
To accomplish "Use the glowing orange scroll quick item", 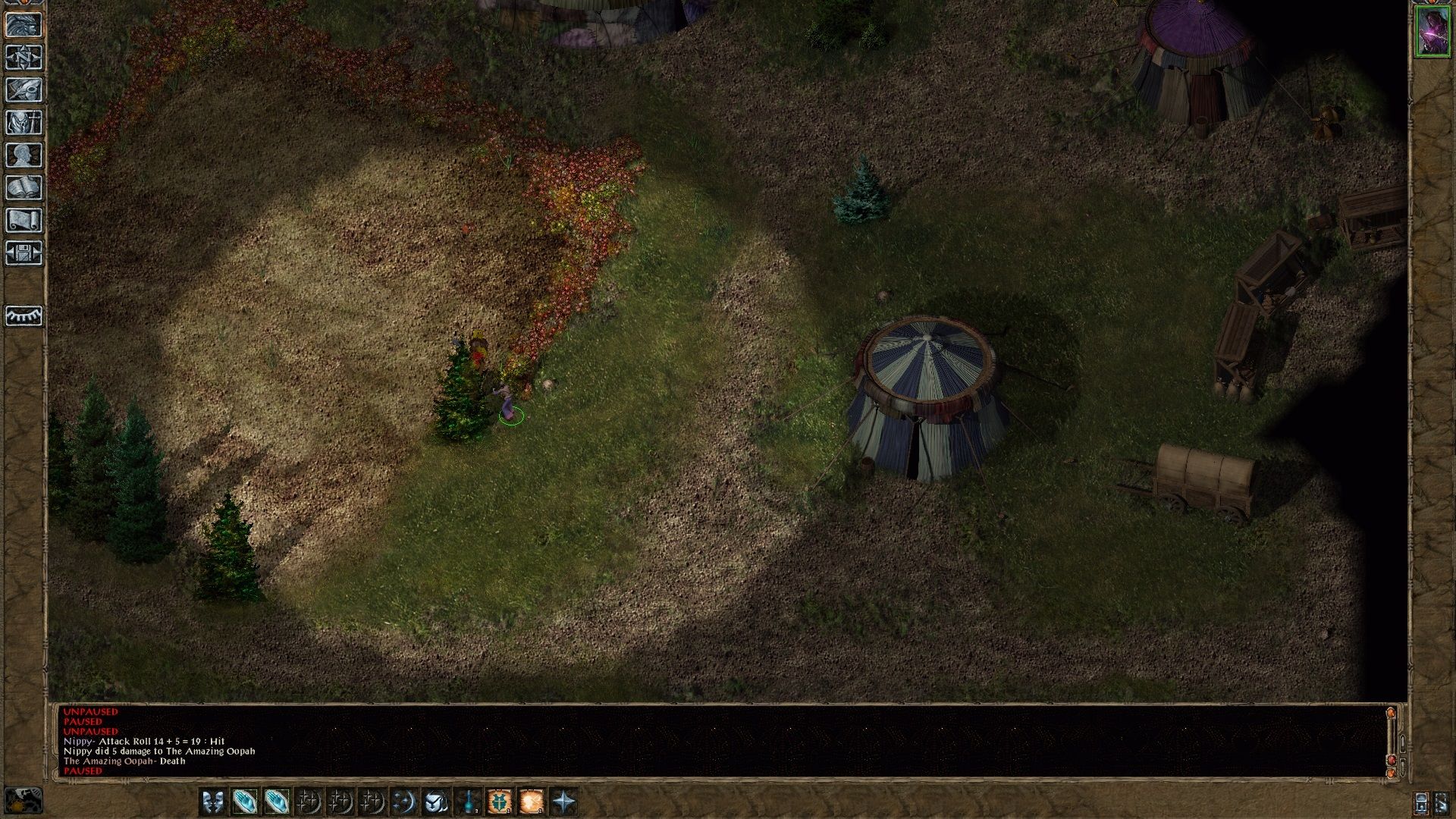I will click(532, 802).
